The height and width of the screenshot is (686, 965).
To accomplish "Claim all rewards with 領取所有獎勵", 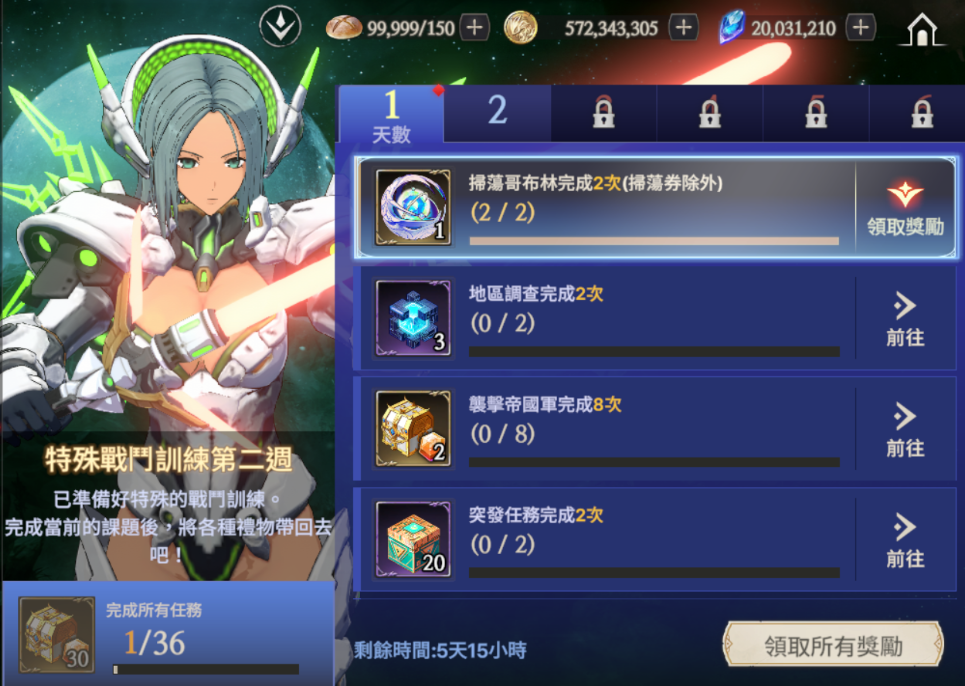I will [832, 646].
